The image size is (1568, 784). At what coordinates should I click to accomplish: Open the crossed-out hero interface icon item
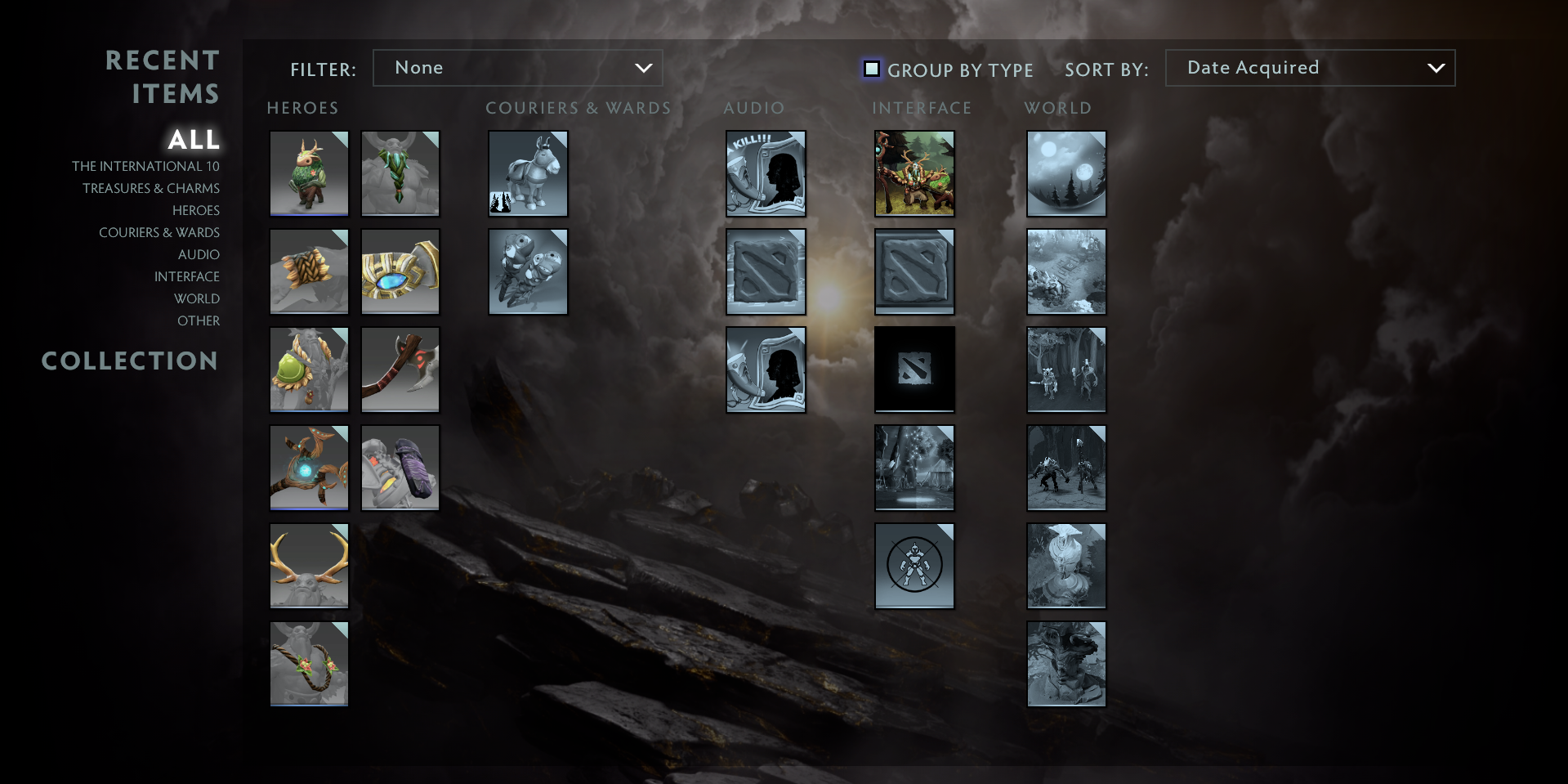point(914,566)
